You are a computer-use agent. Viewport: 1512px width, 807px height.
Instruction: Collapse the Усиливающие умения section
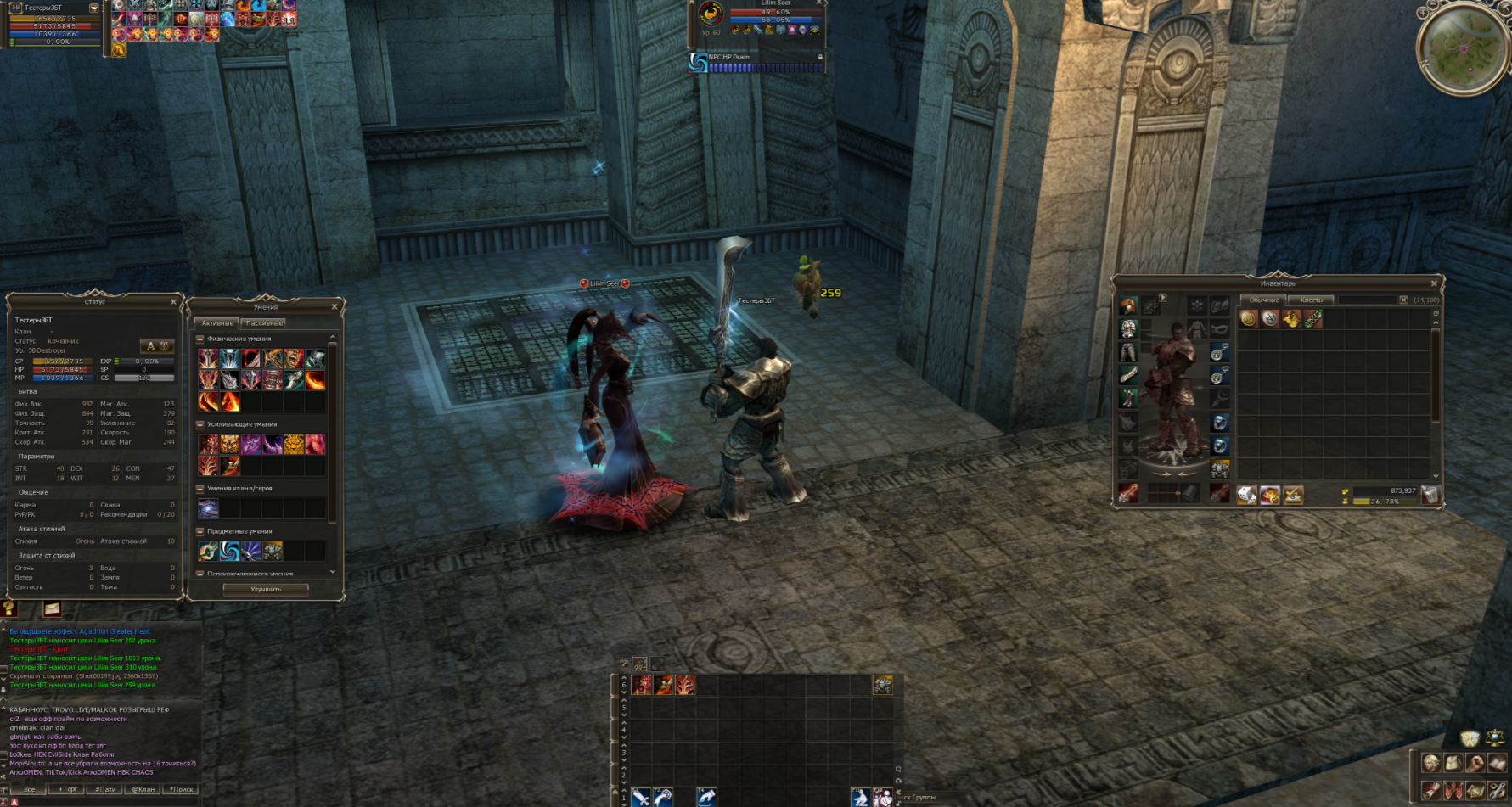click(x=201, y=424)
